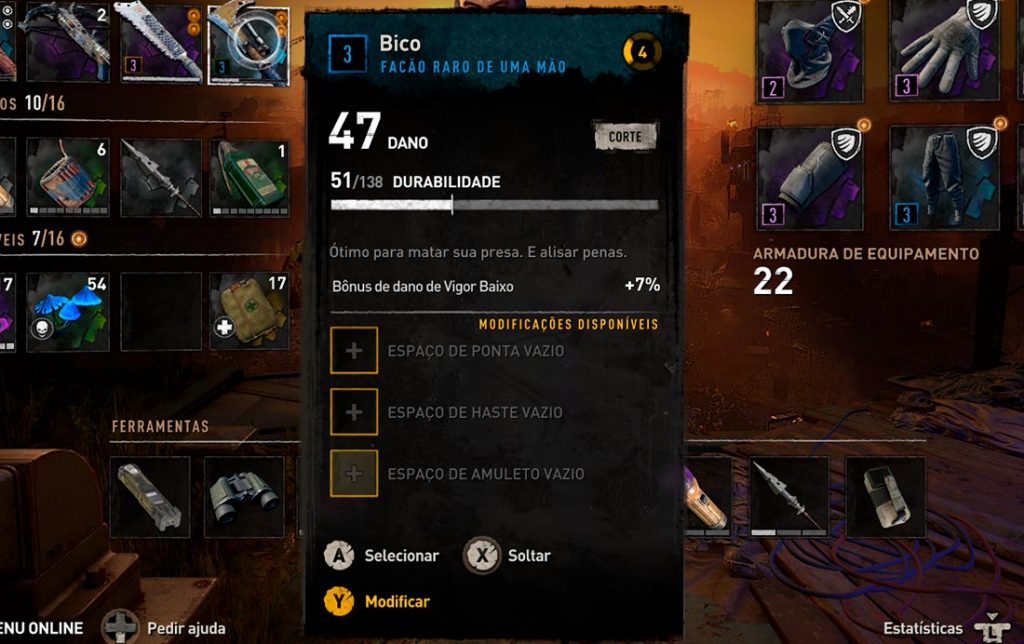Image resolution: width=1024 pixels, height=644 pixels.
Task: Open the empty shaft slot (Espaço de Haste)
Action: click(354, 412)
